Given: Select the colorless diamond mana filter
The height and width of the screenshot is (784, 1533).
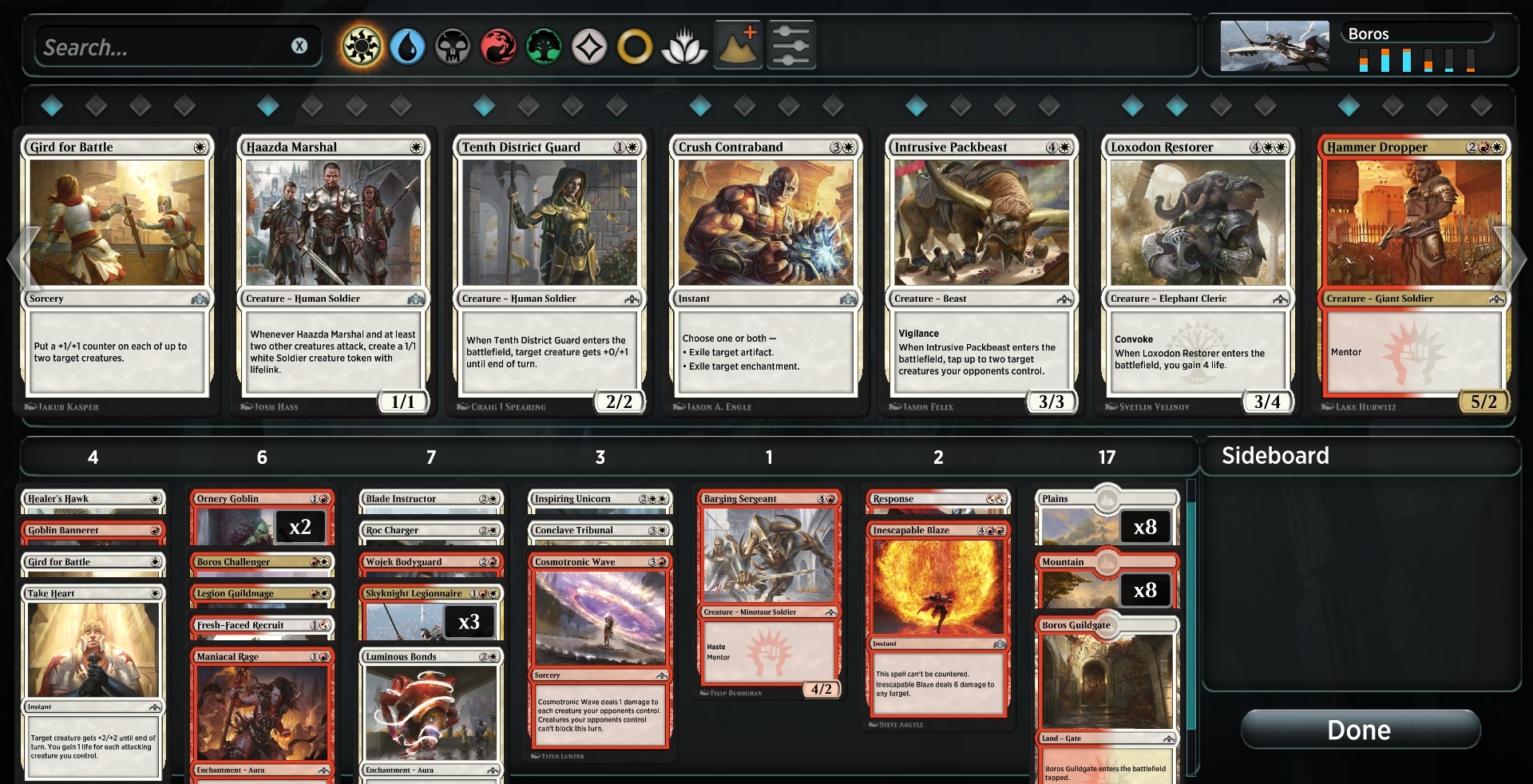Looking at the screenshot, I should pos(591,46).
